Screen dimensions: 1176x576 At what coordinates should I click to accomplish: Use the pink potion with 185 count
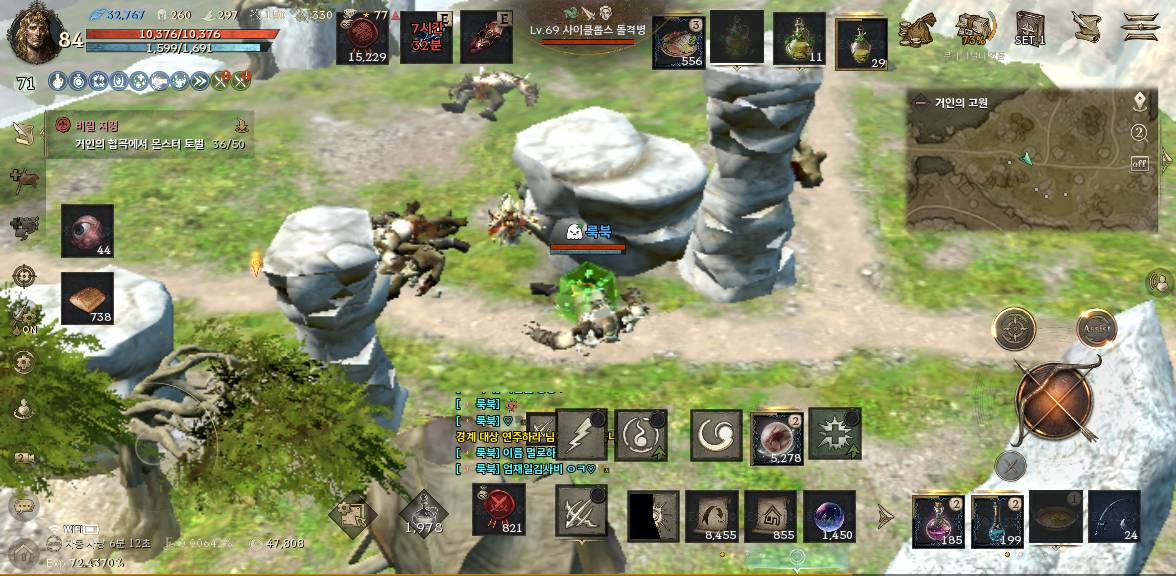pos(938,518)
